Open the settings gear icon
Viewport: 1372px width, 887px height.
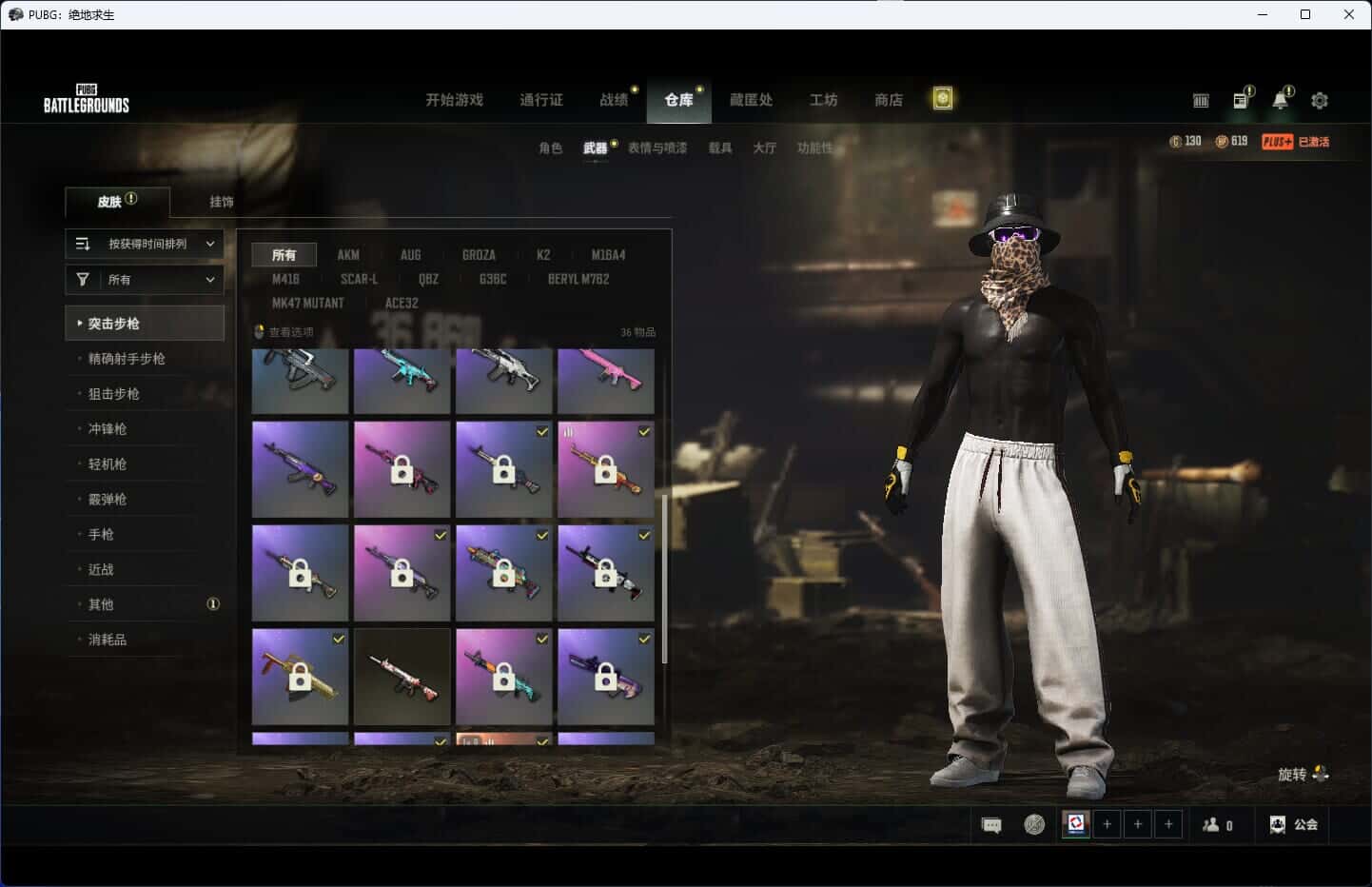tap(1320, 100)
